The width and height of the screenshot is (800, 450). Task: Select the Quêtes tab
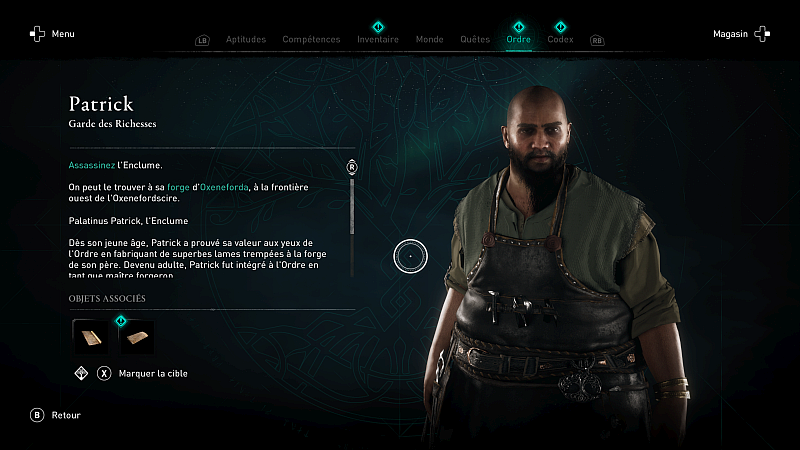(475, 40)
